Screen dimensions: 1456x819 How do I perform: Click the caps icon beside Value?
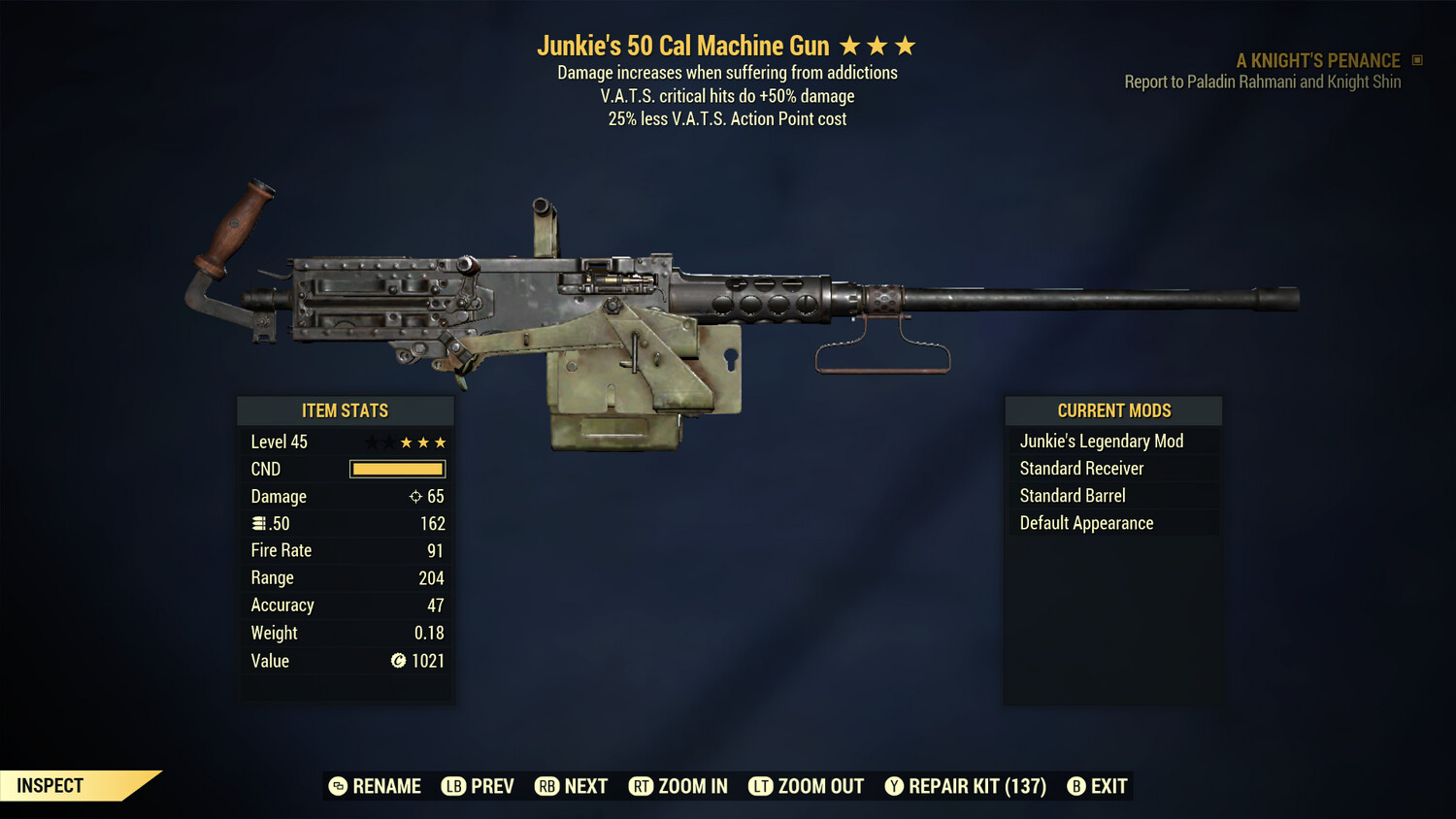tap(398, 661)
